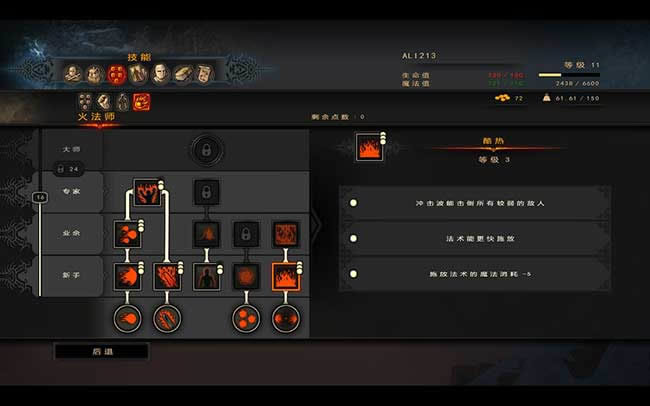Choose the locked skill node in 专家 row
The width and height of the screenshot is (650, 406).
[x=205, y=191]
